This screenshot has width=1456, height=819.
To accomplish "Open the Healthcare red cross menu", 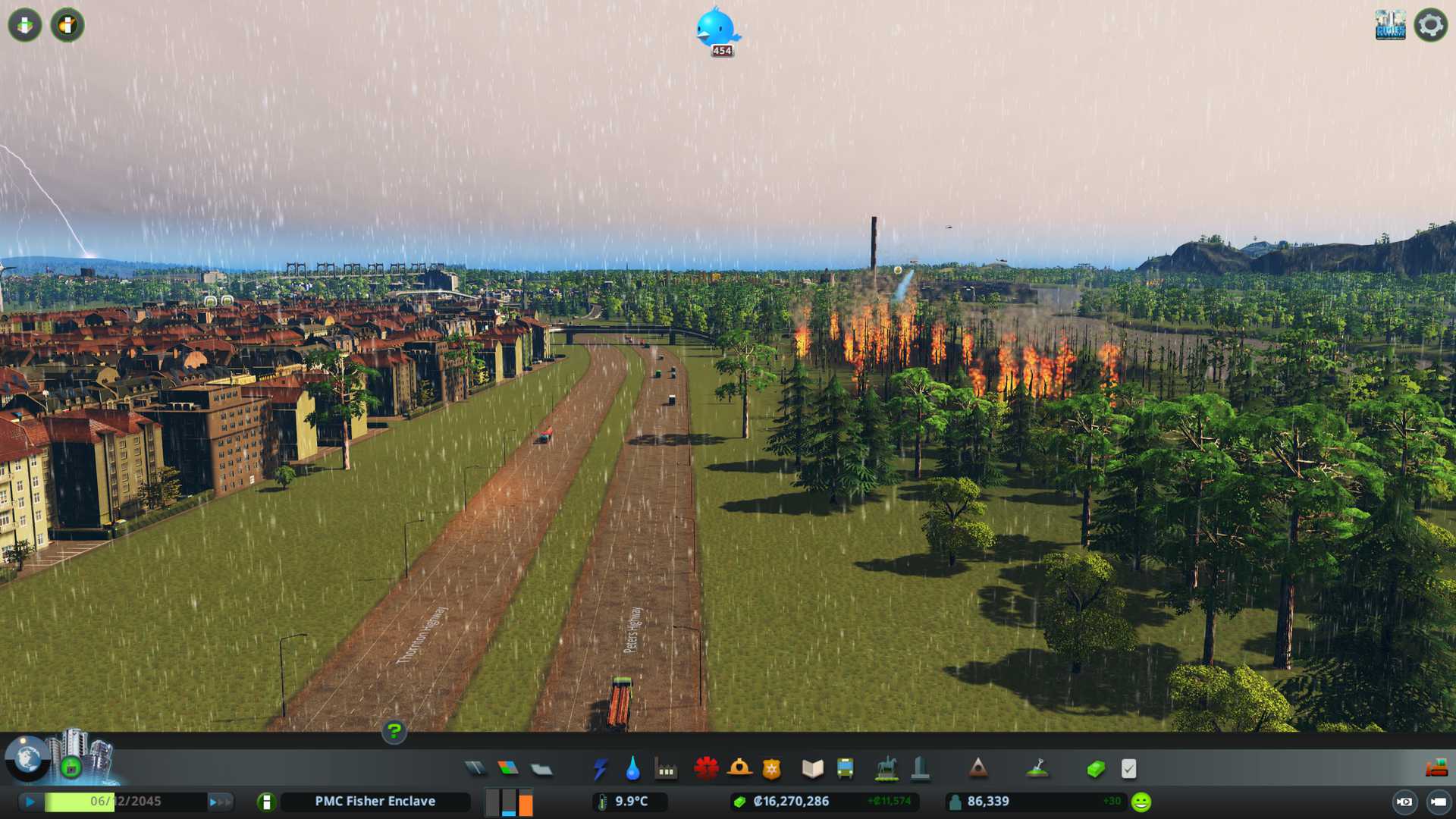I will pos(706,769).
